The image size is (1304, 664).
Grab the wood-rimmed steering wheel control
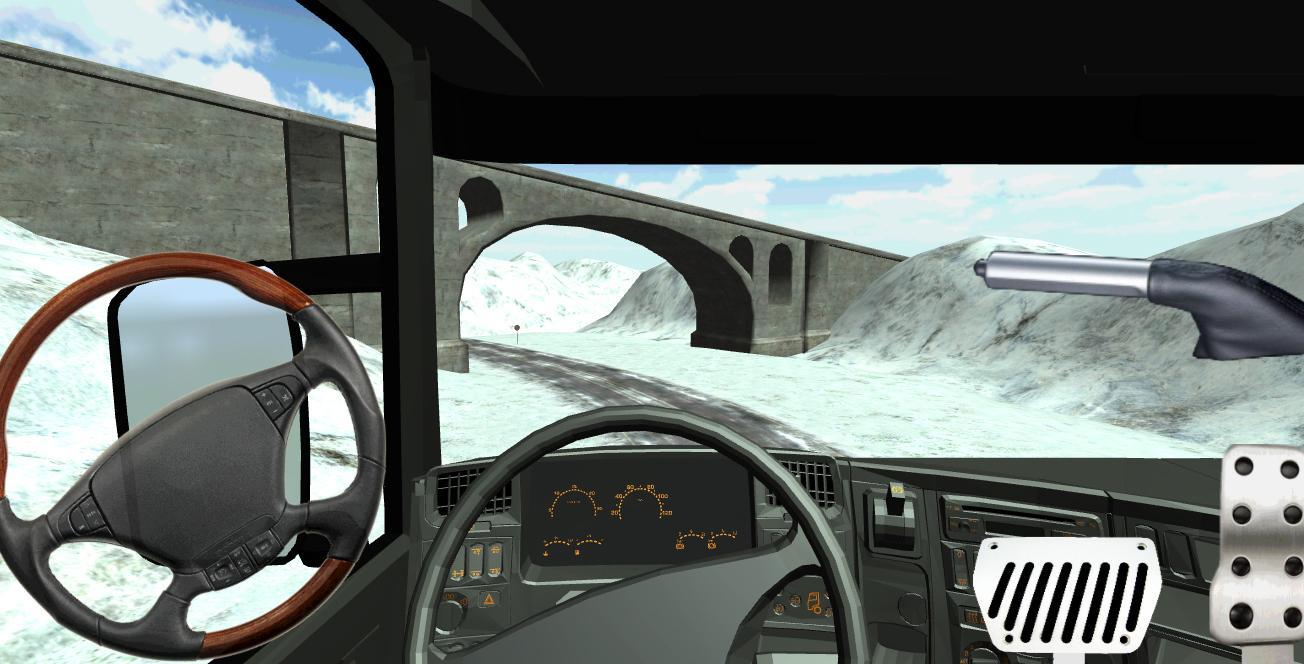coord(190,455)
